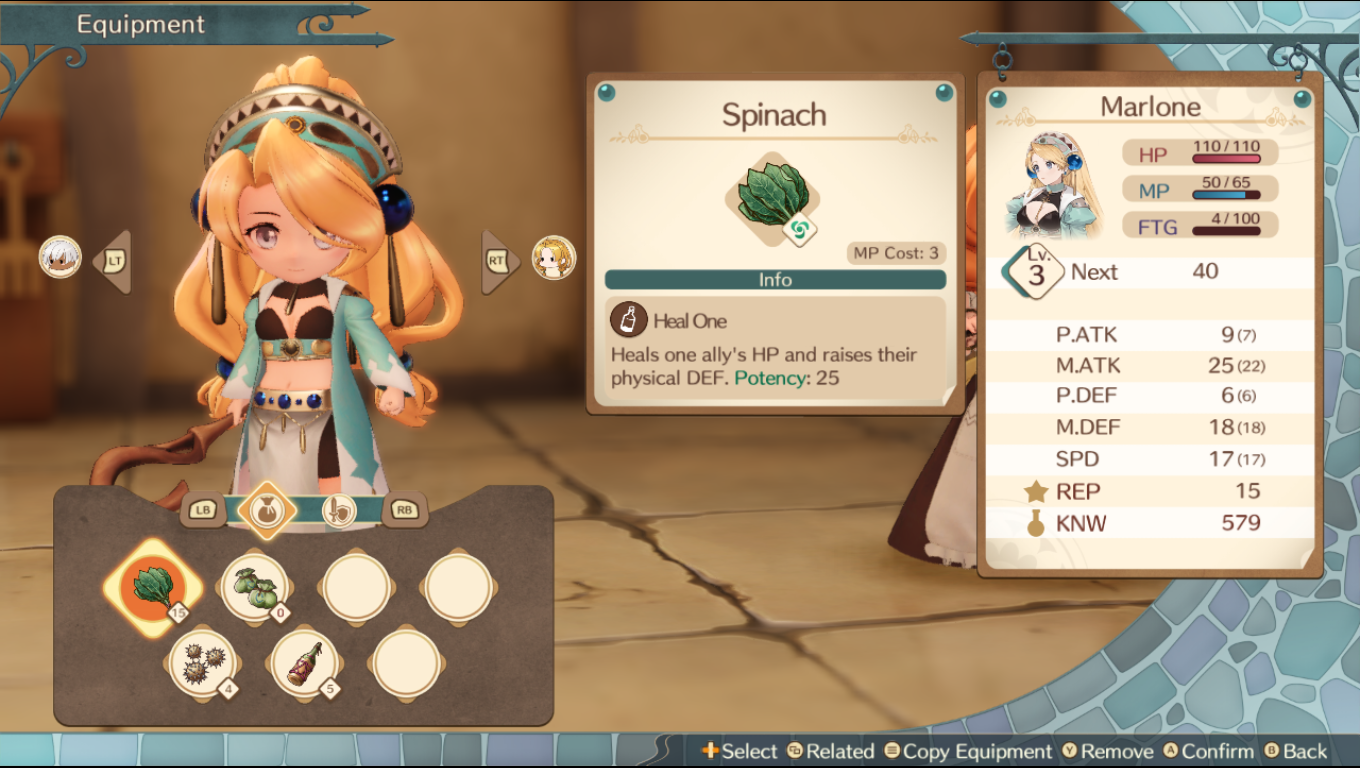This screenshot has width=1360, height=768.
Task: Switch to the white-haired character portrait
Action: 60,258
